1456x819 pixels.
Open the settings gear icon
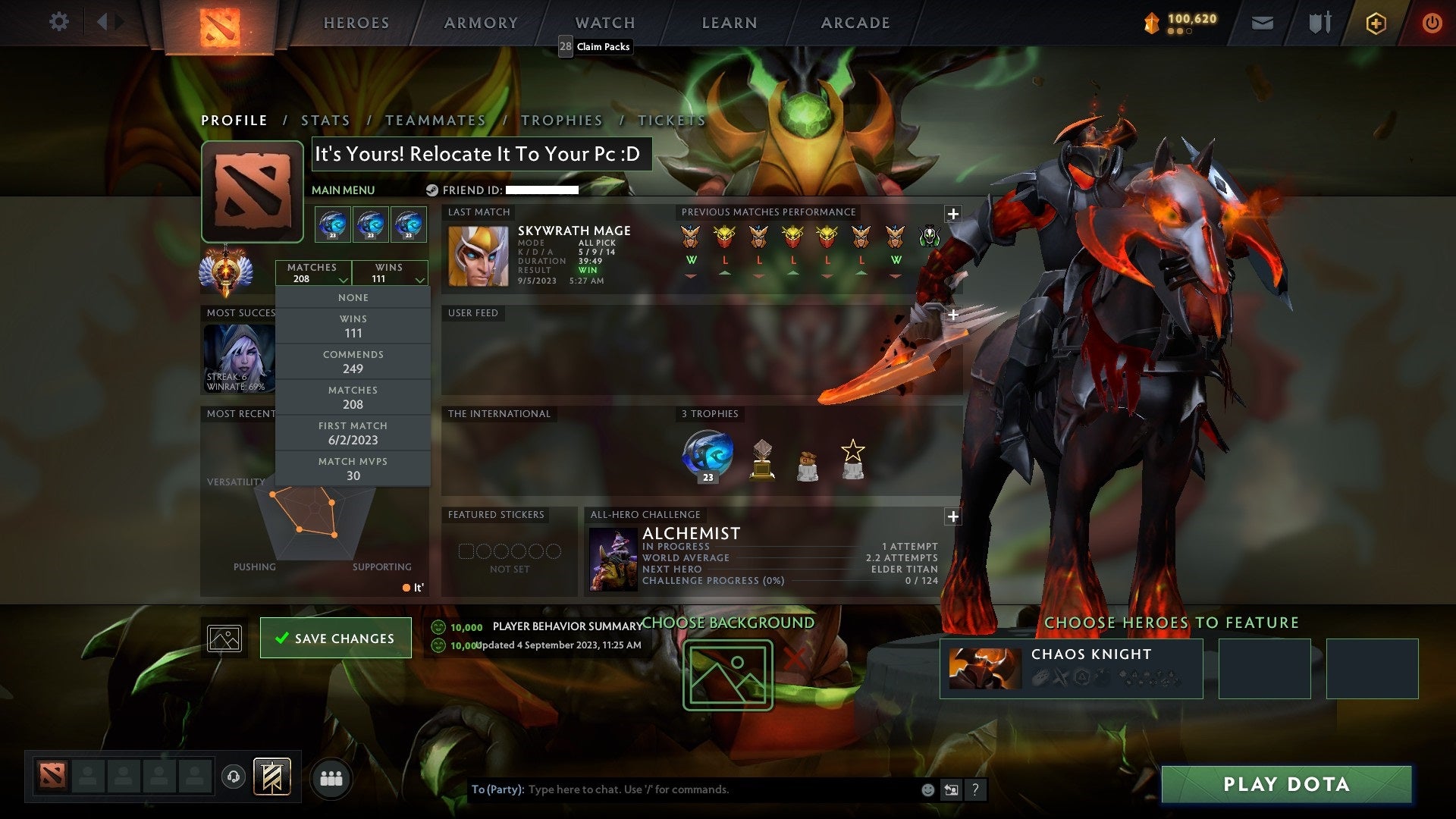[58, 22]
